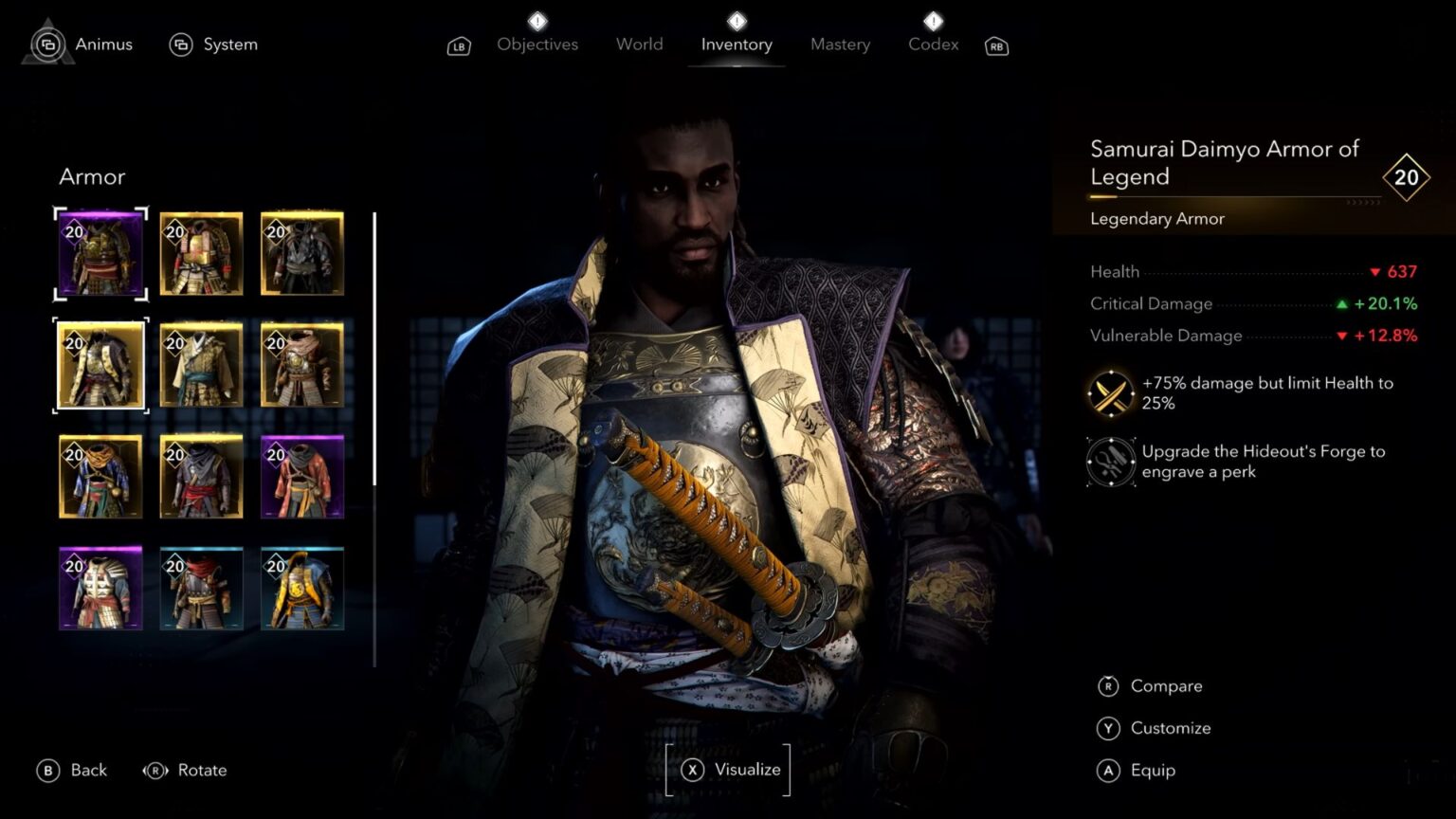Click the crossed swords damage perk icon

(x=1109, y=392)
